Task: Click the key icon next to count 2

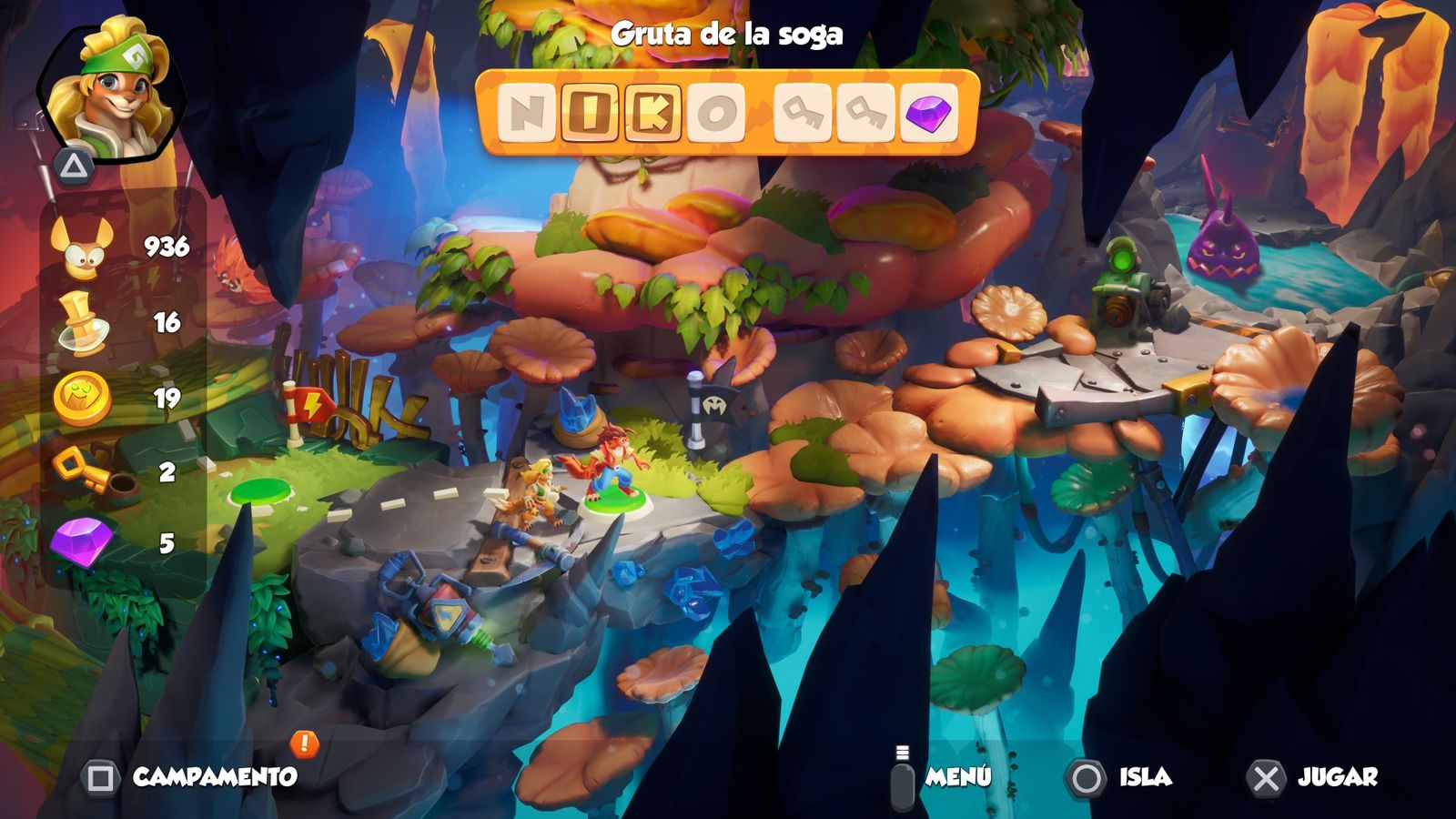Action: pyautogui.click(x=80, y=469)
